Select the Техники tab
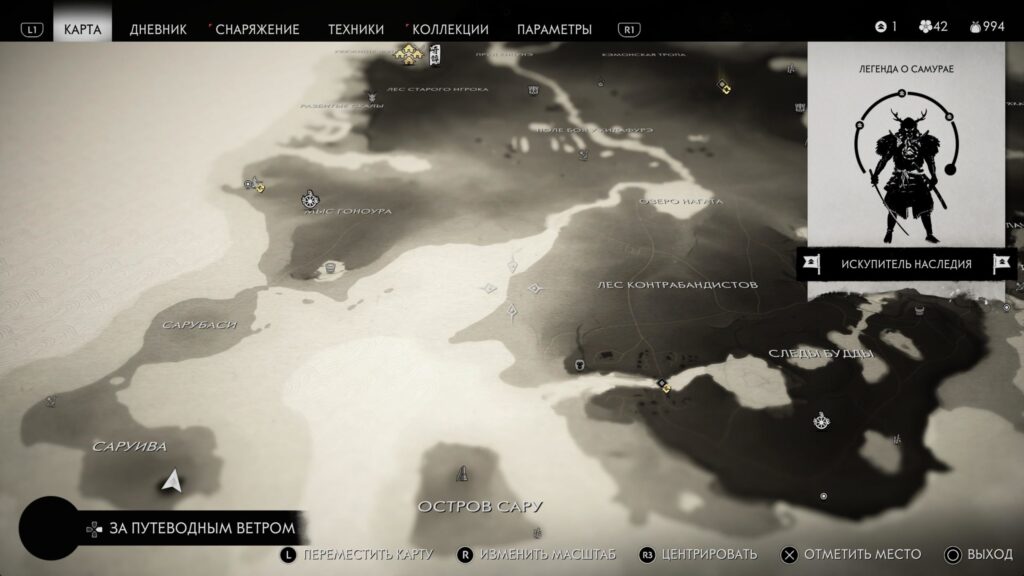Screen dimensions: 1024x576 (356, 29)
